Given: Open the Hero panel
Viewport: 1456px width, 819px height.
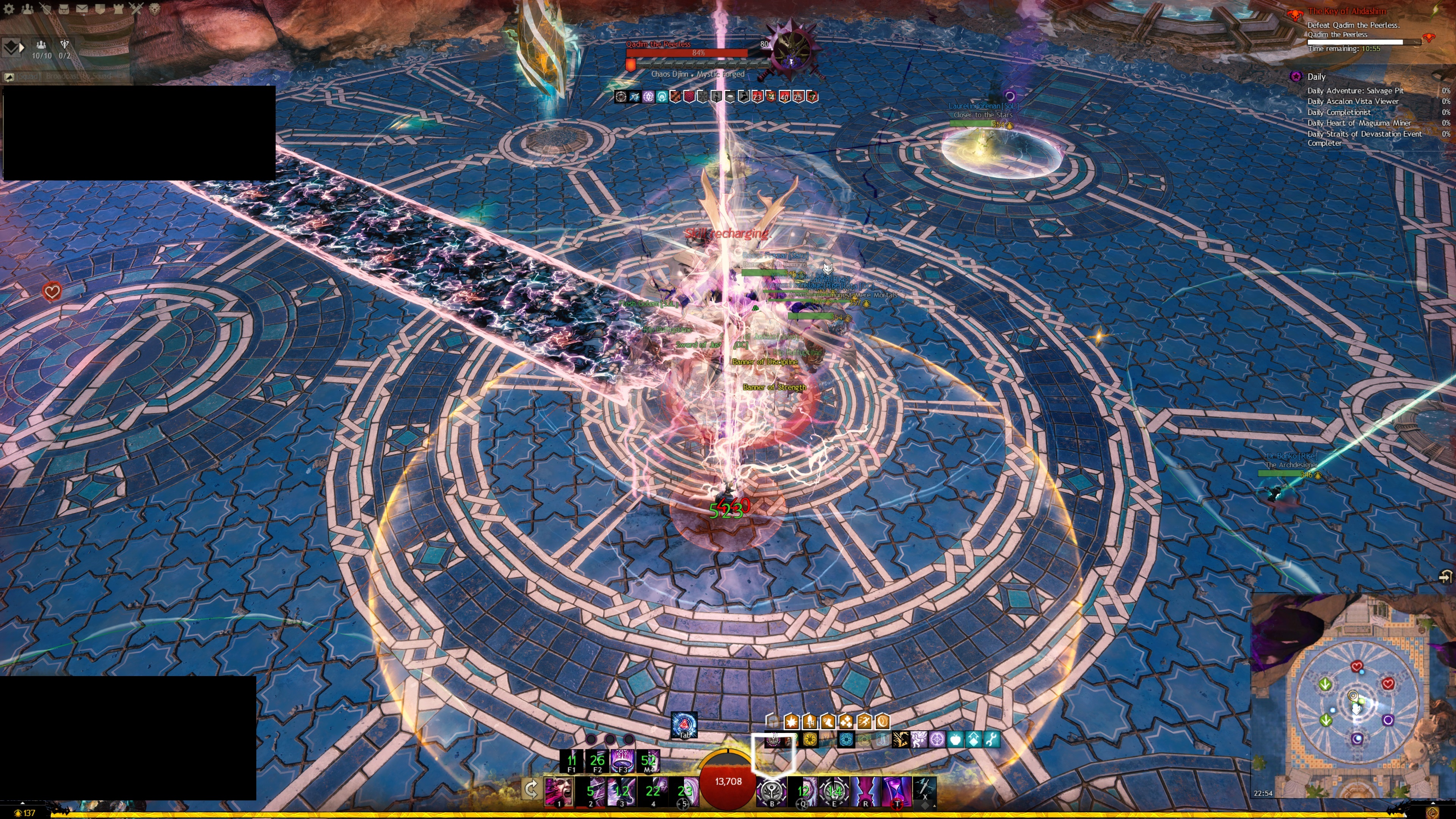Looking at the screenshot, I should 45,9.
